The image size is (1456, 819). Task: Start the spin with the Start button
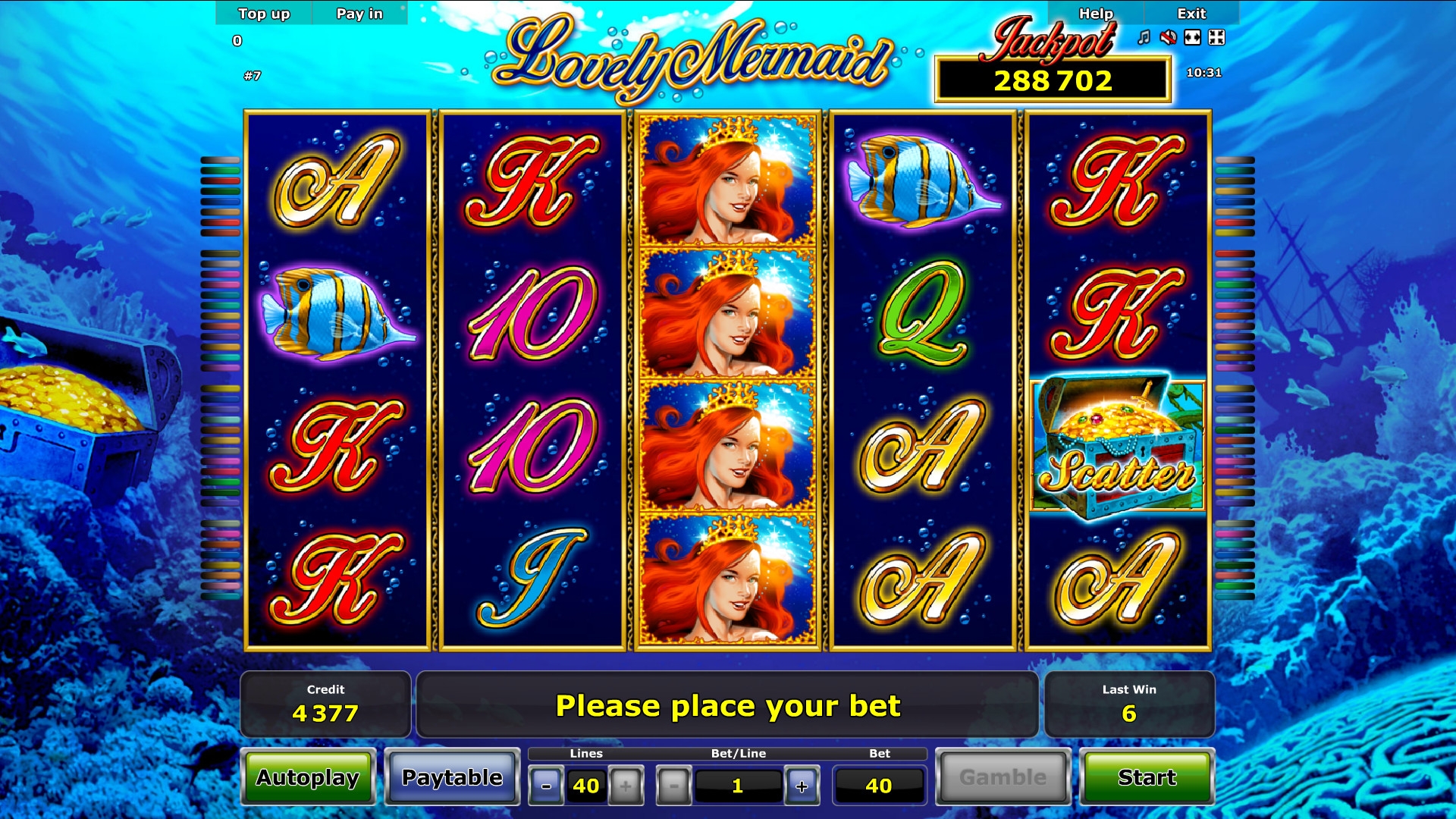[1146, 777]
